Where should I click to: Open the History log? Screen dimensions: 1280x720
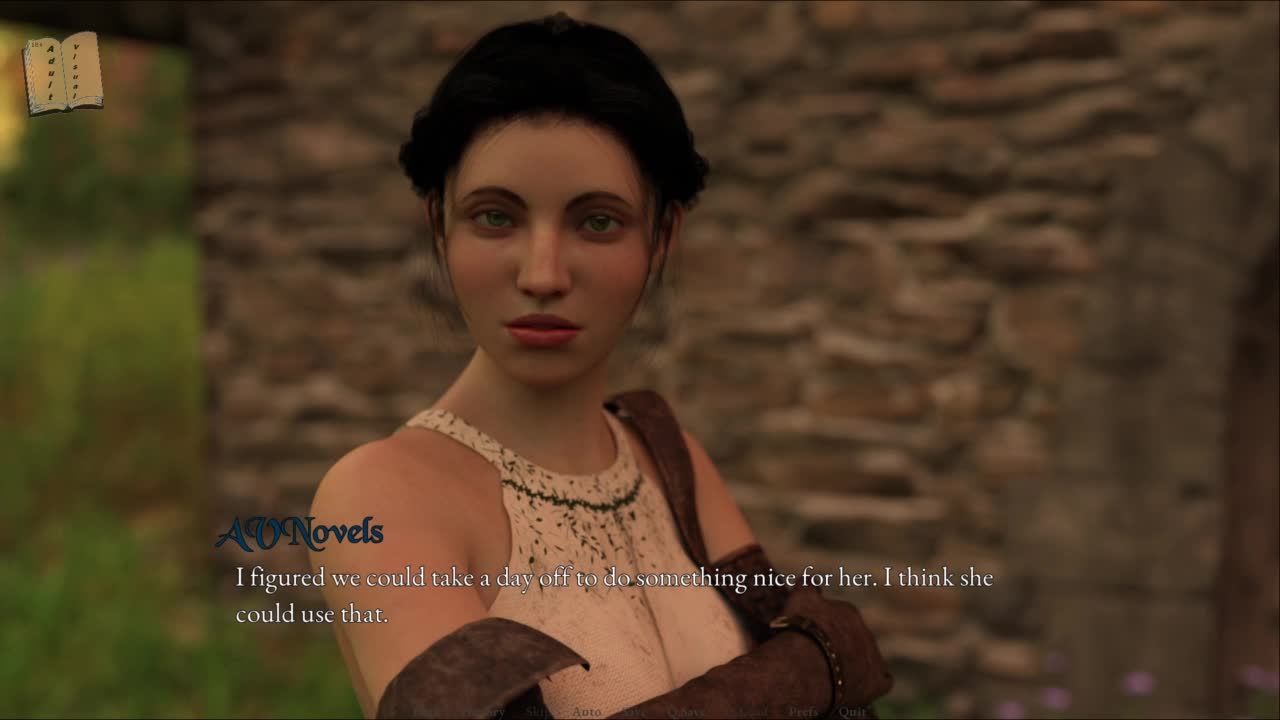tap(484, 712)
